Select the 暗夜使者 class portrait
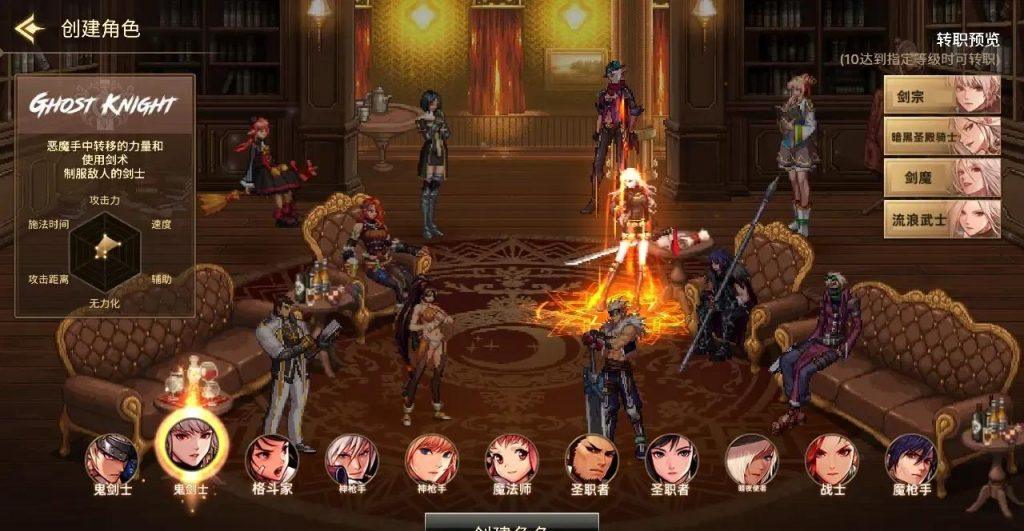 pos(751,460)
